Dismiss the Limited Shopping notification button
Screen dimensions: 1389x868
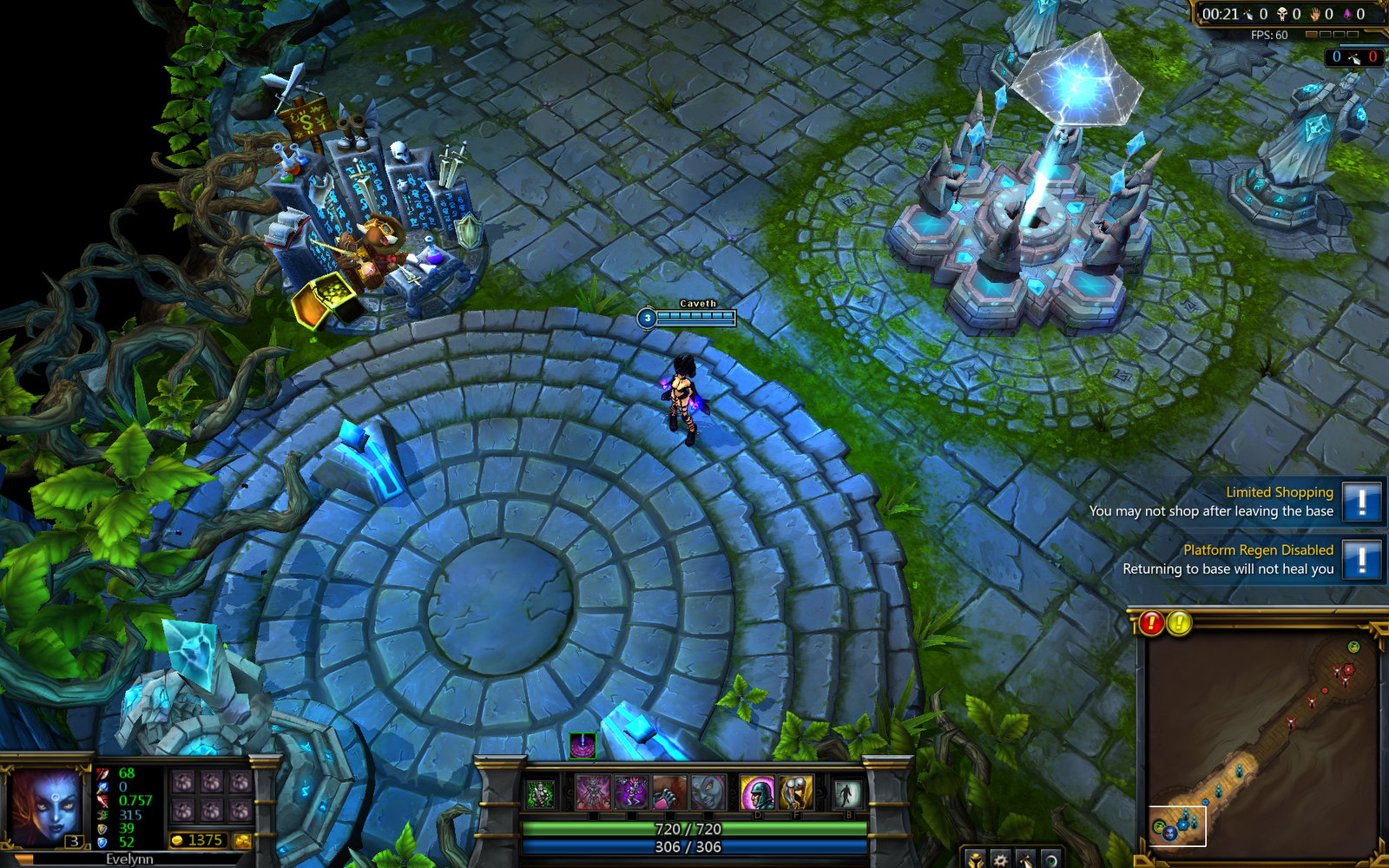pyautogui.click(x=1363, y=503)
